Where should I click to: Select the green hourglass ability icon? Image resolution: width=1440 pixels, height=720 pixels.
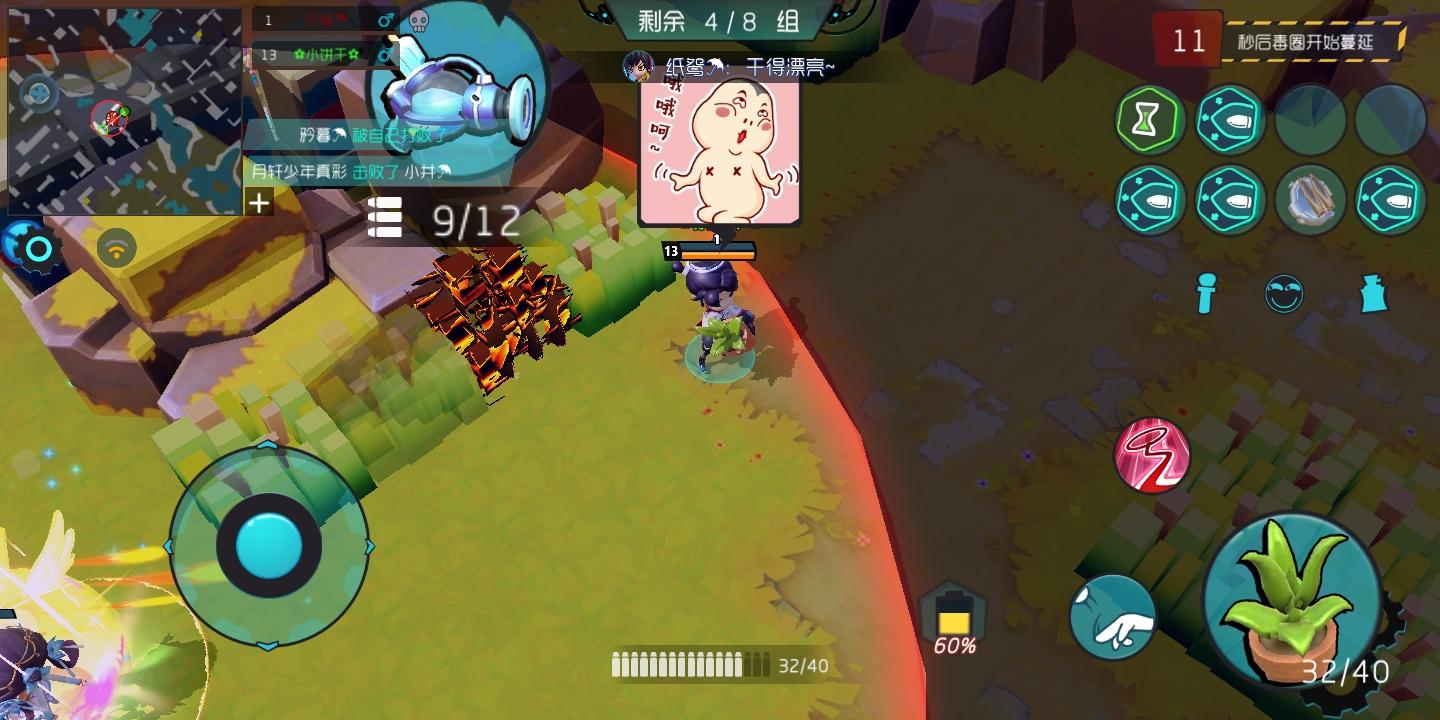(1148, 119)
